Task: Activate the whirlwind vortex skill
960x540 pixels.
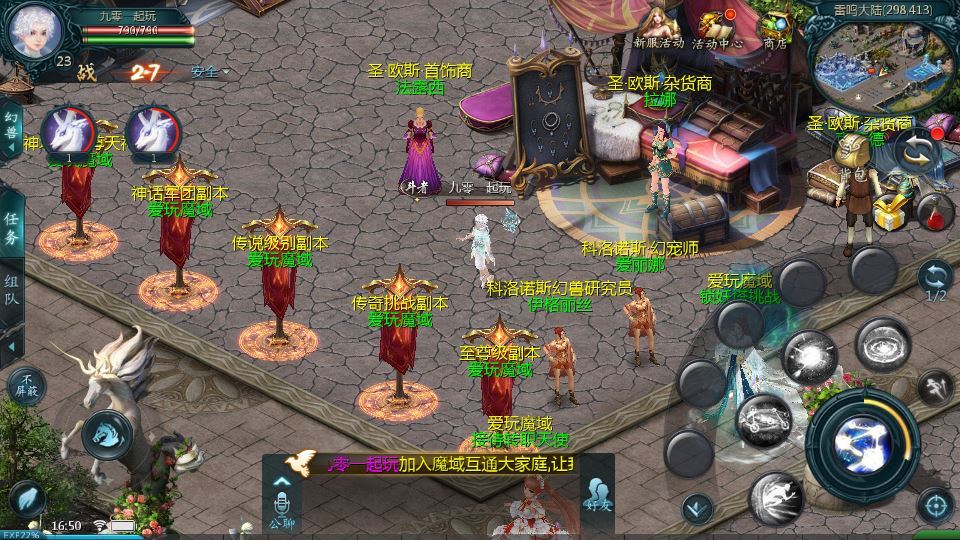Action: [x=882, y=345]
